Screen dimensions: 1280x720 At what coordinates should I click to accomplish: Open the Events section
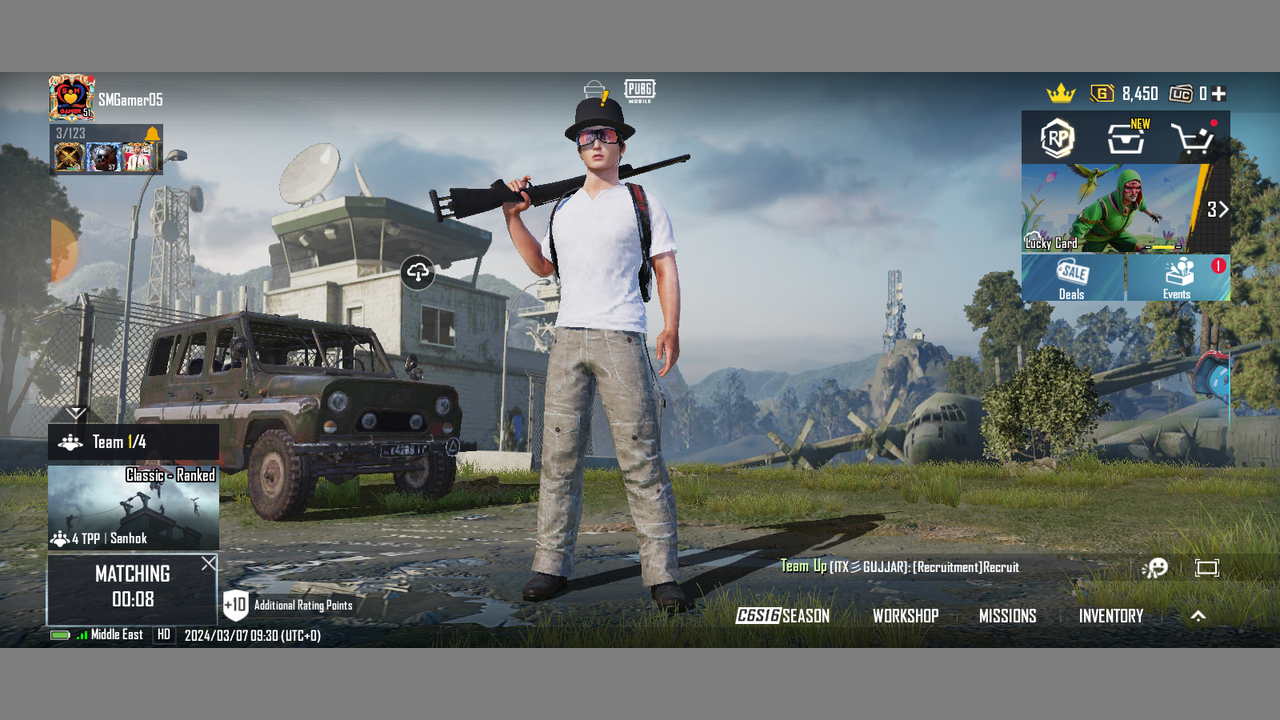click(1177, 278)
